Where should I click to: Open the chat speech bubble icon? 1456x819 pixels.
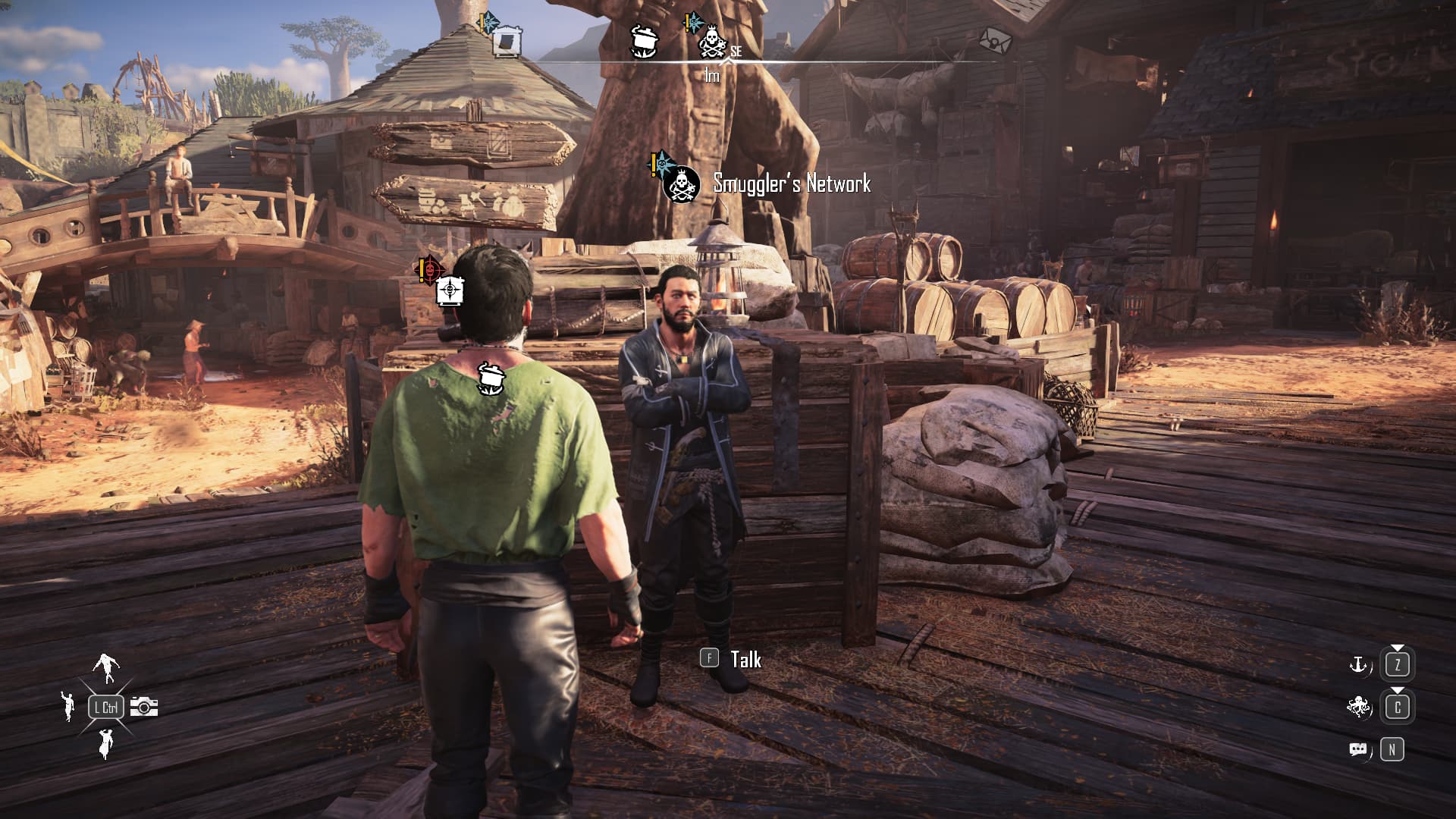click(x=1357, y=750)
